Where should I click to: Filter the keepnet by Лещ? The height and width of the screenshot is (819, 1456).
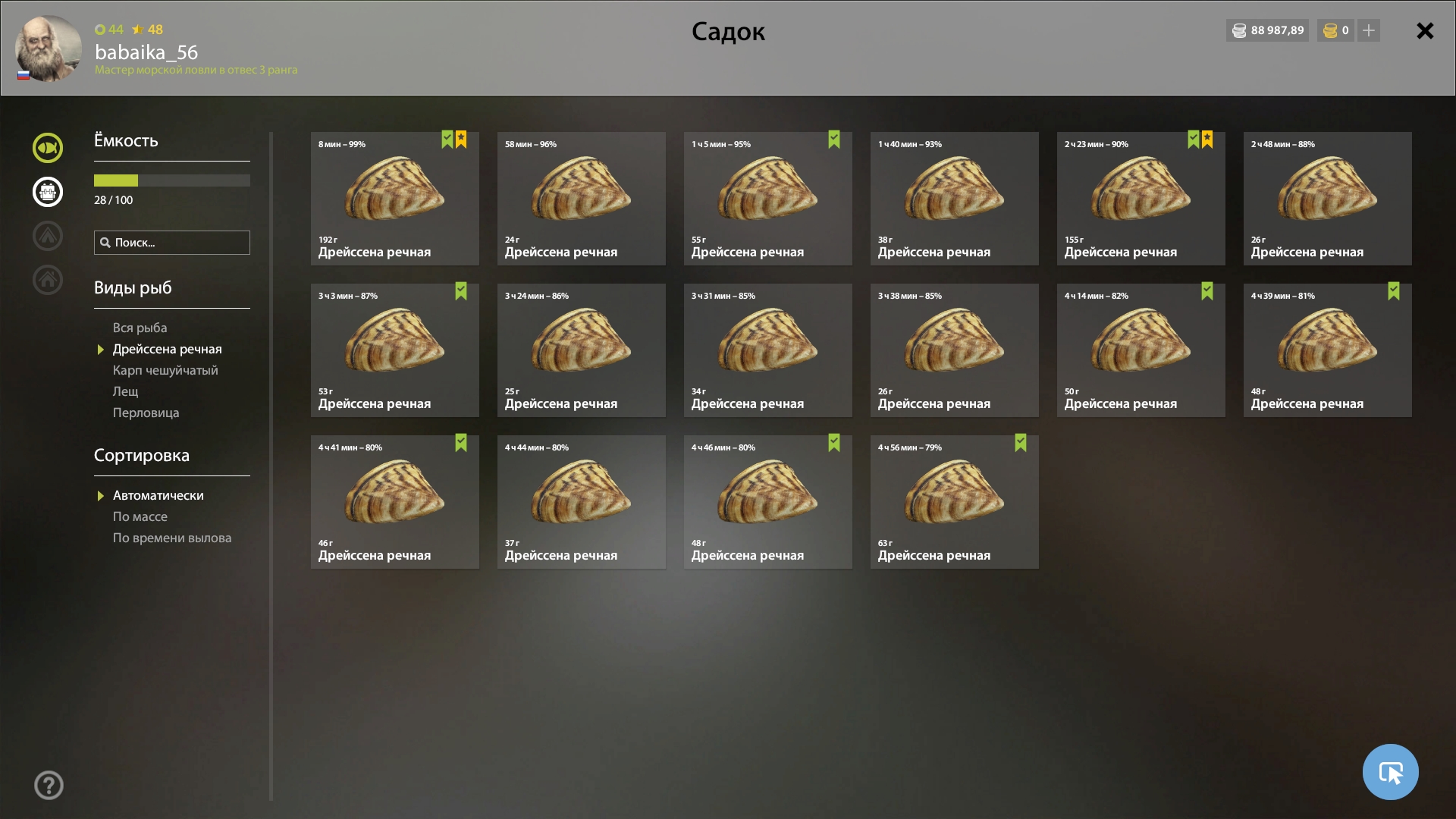point(126,391)
